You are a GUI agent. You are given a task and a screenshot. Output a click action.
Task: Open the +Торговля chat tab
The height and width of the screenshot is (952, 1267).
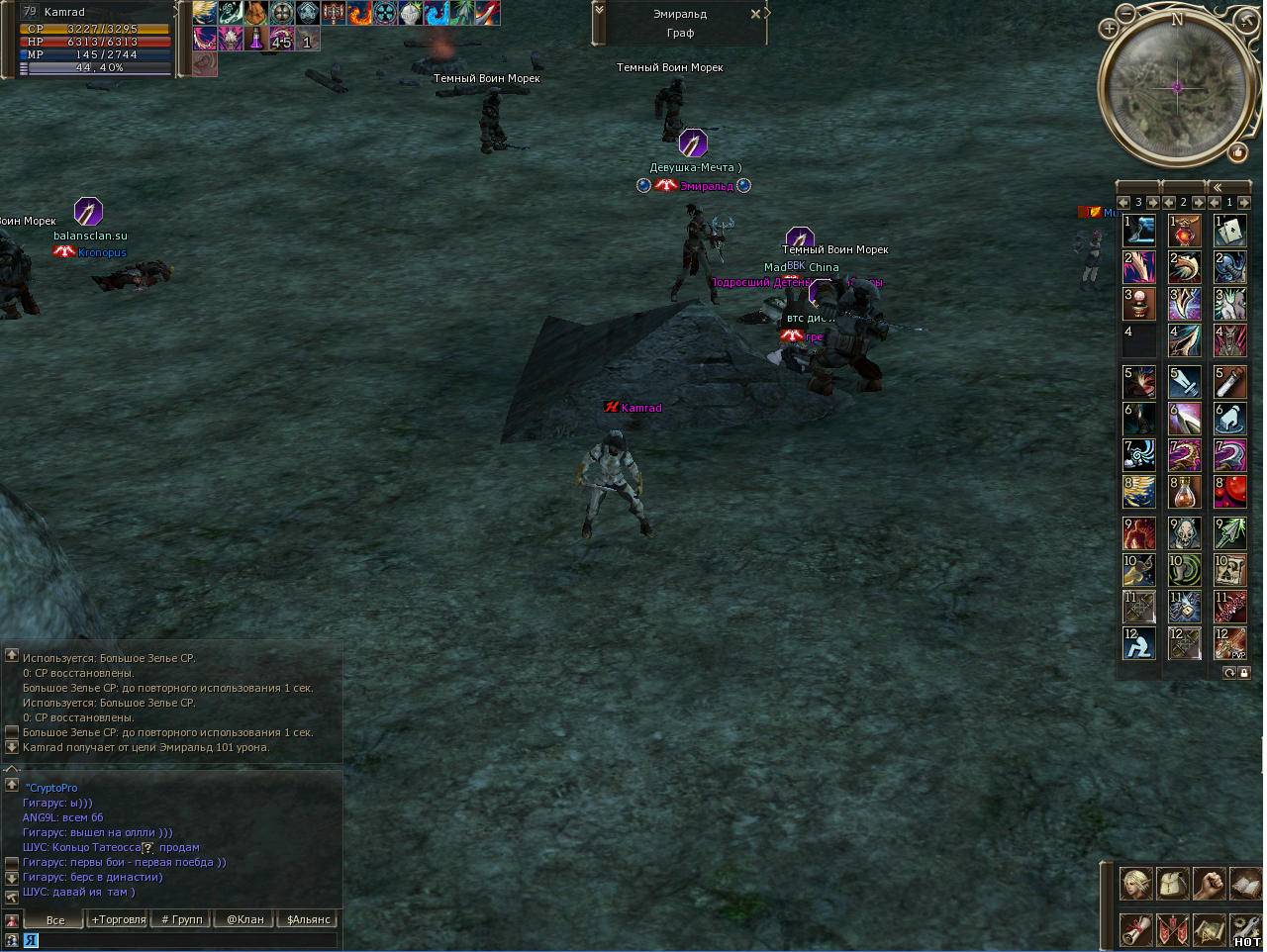click(118, 919)
